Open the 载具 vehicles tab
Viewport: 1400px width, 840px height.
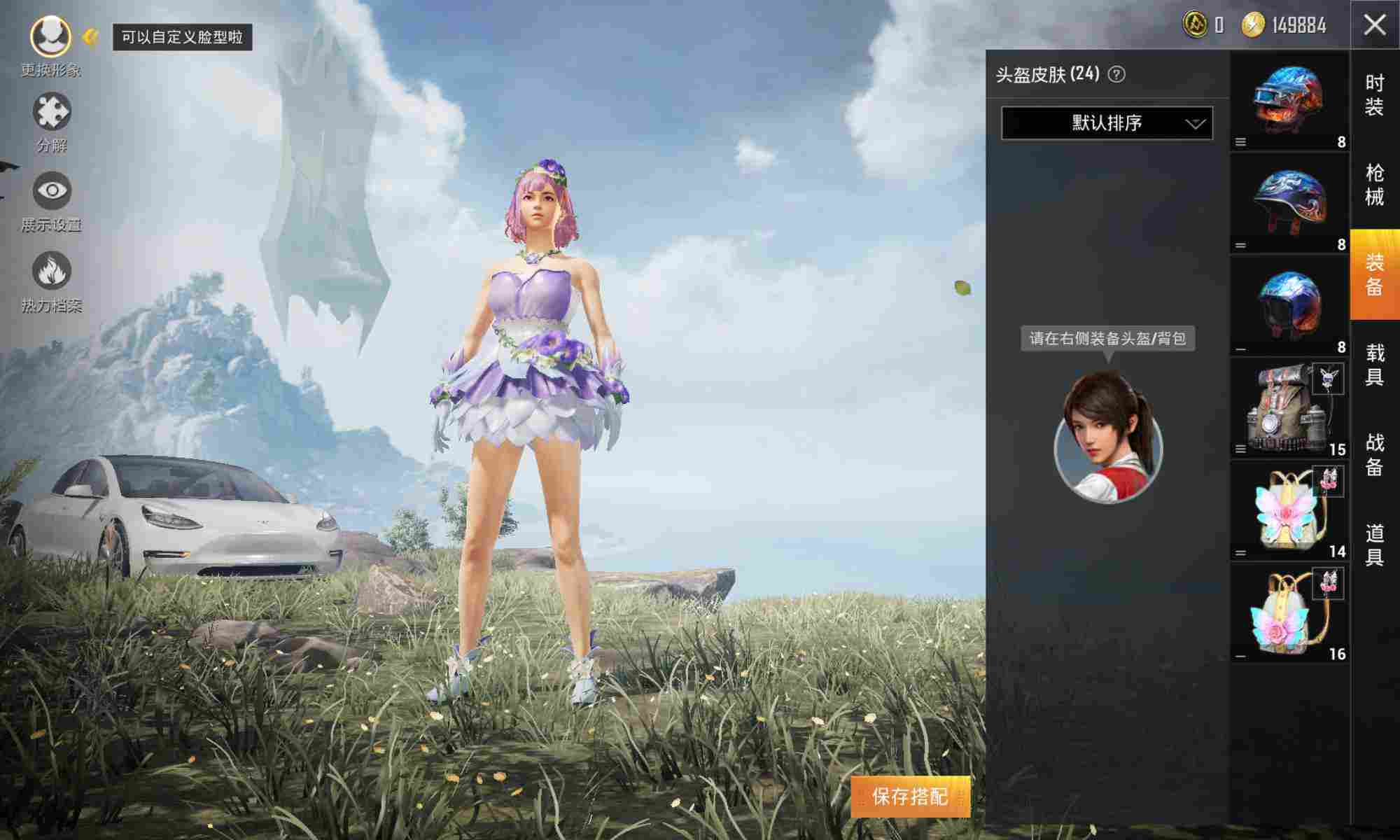[1375, 365]
